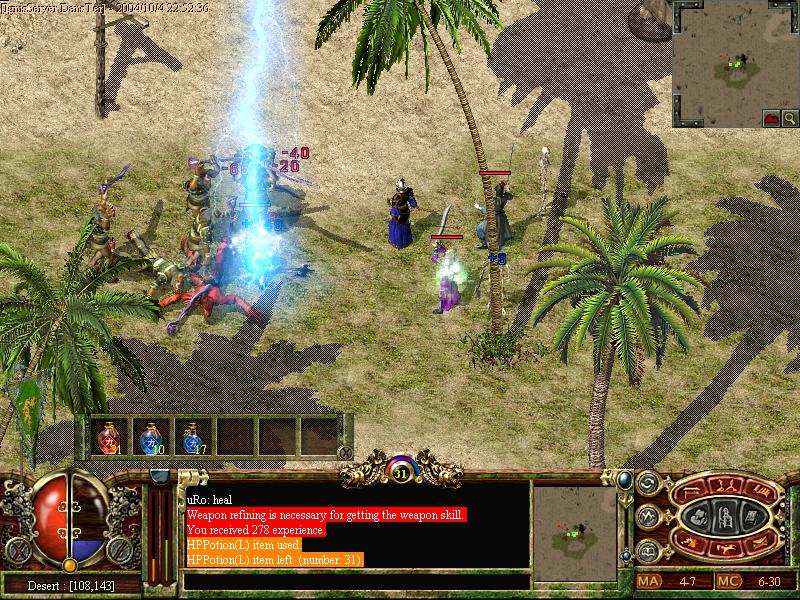Click the level 31 orb
The width and height of the screenshot is (800, 600).
point(401,470)
